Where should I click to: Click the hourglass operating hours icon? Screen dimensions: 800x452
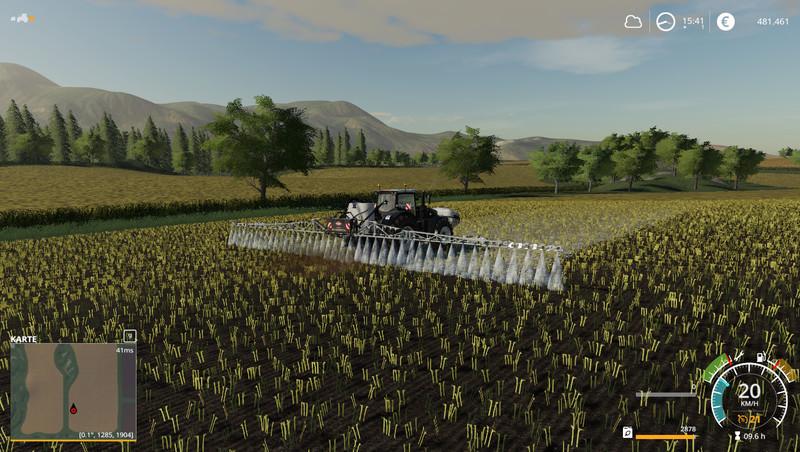click(737, 436)
